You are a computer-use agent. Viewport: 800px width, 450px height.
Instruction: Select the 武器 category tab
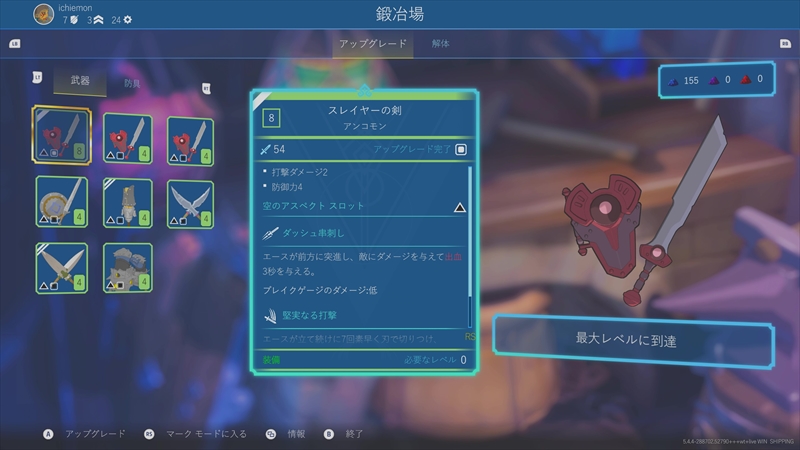79,82
